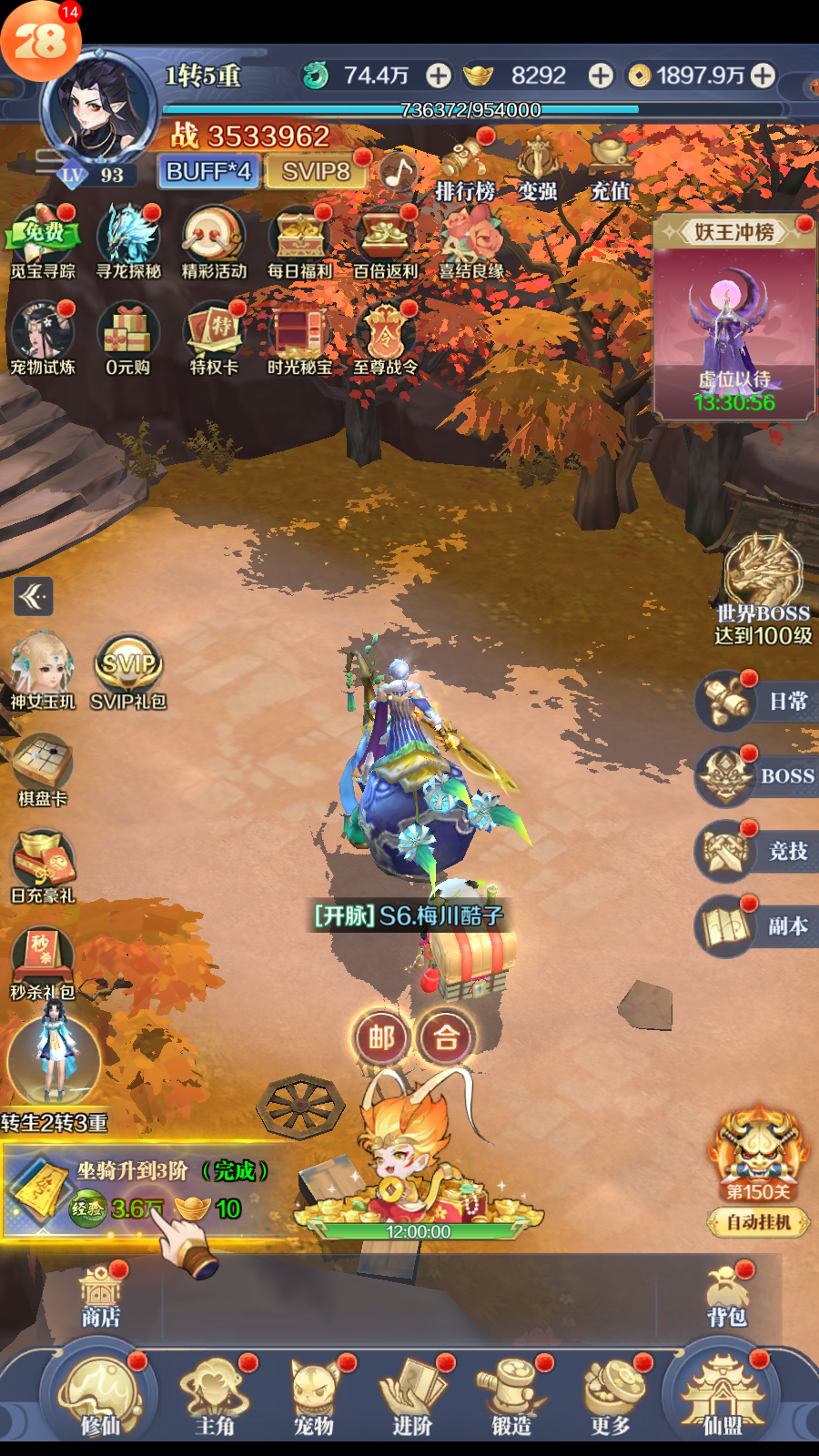Image resolution: width=819 pixels, height=1456 pixels.
Task: Open the 副本 dungeon menu
Action: (755, 926)
